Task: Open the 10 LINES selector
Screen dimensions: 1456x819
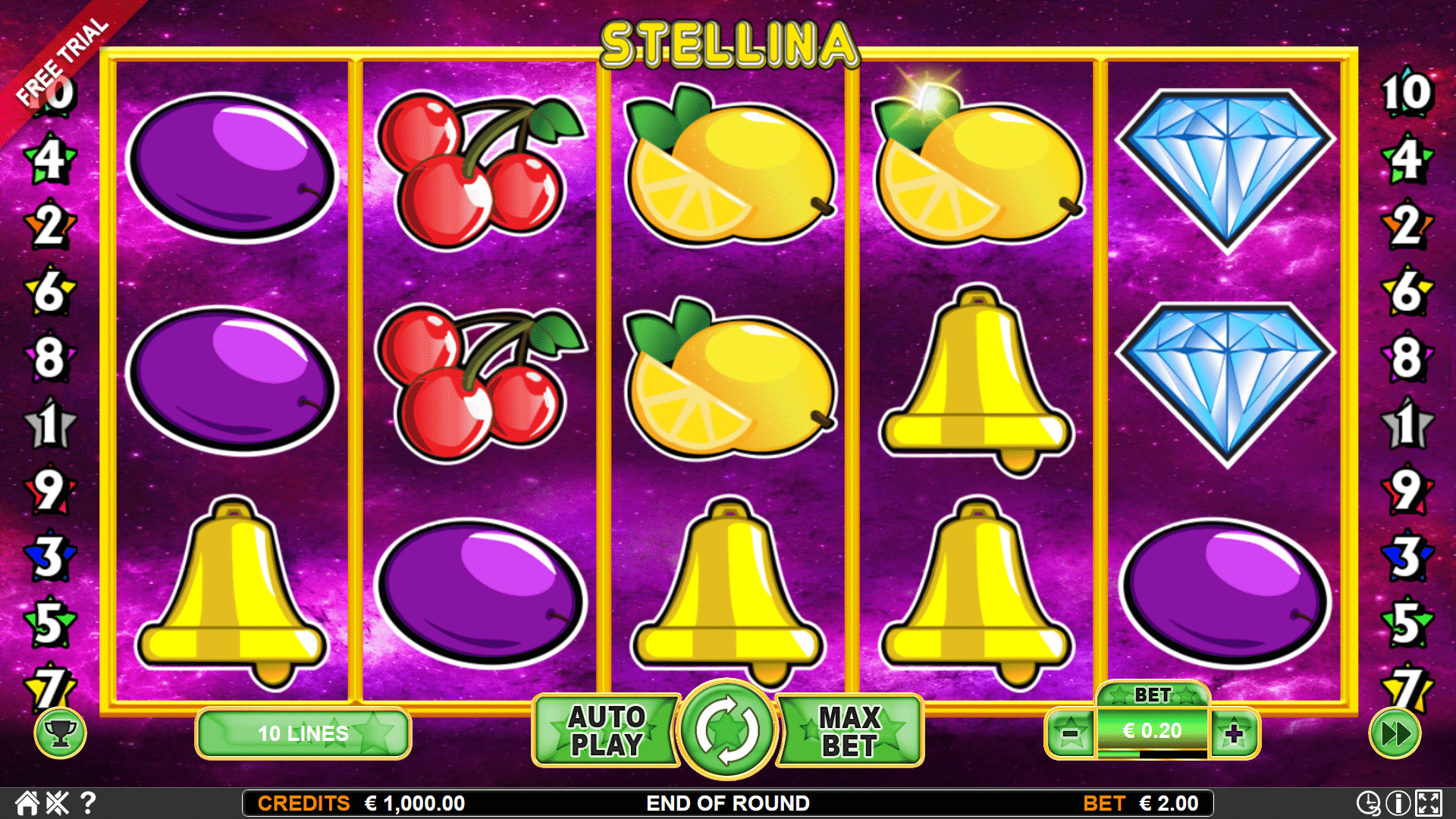Action: 303,733
